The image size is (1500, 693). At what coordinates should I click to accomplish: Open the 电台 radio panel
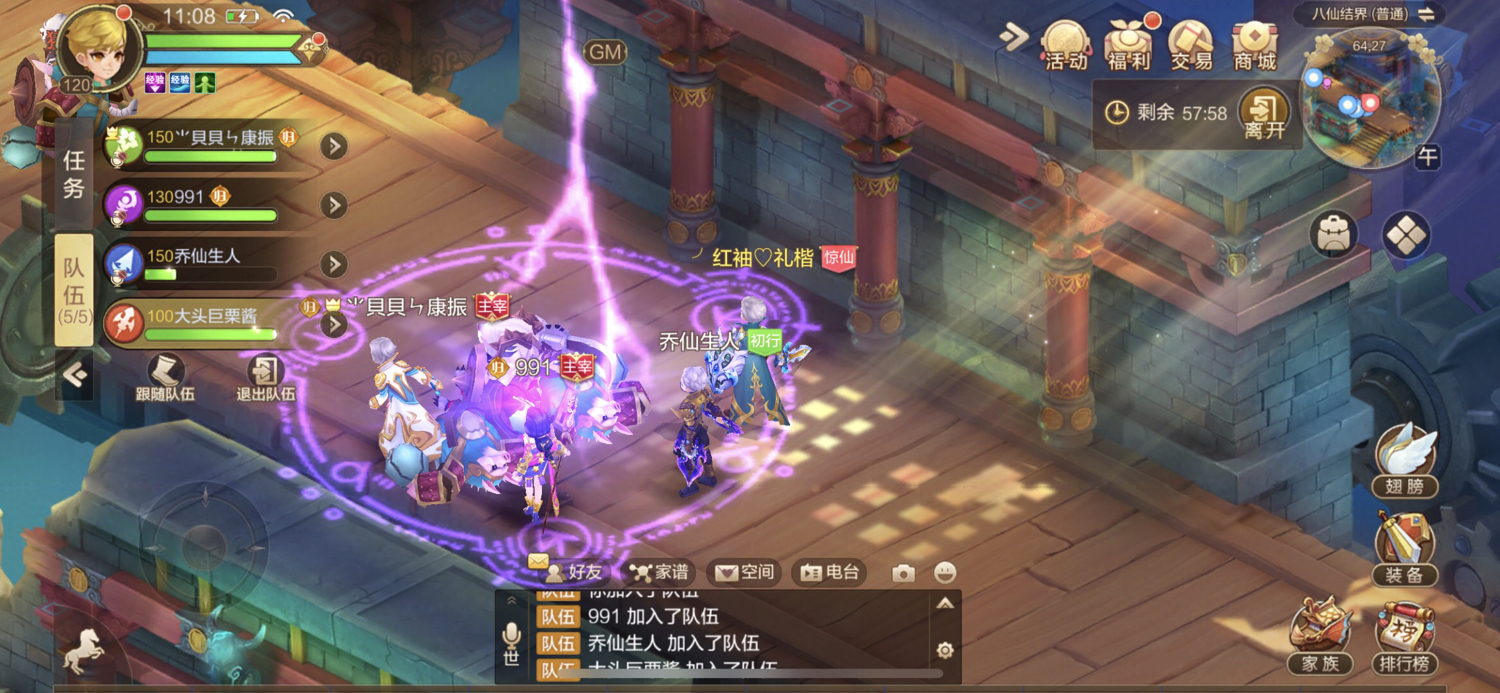coord(830,573)
